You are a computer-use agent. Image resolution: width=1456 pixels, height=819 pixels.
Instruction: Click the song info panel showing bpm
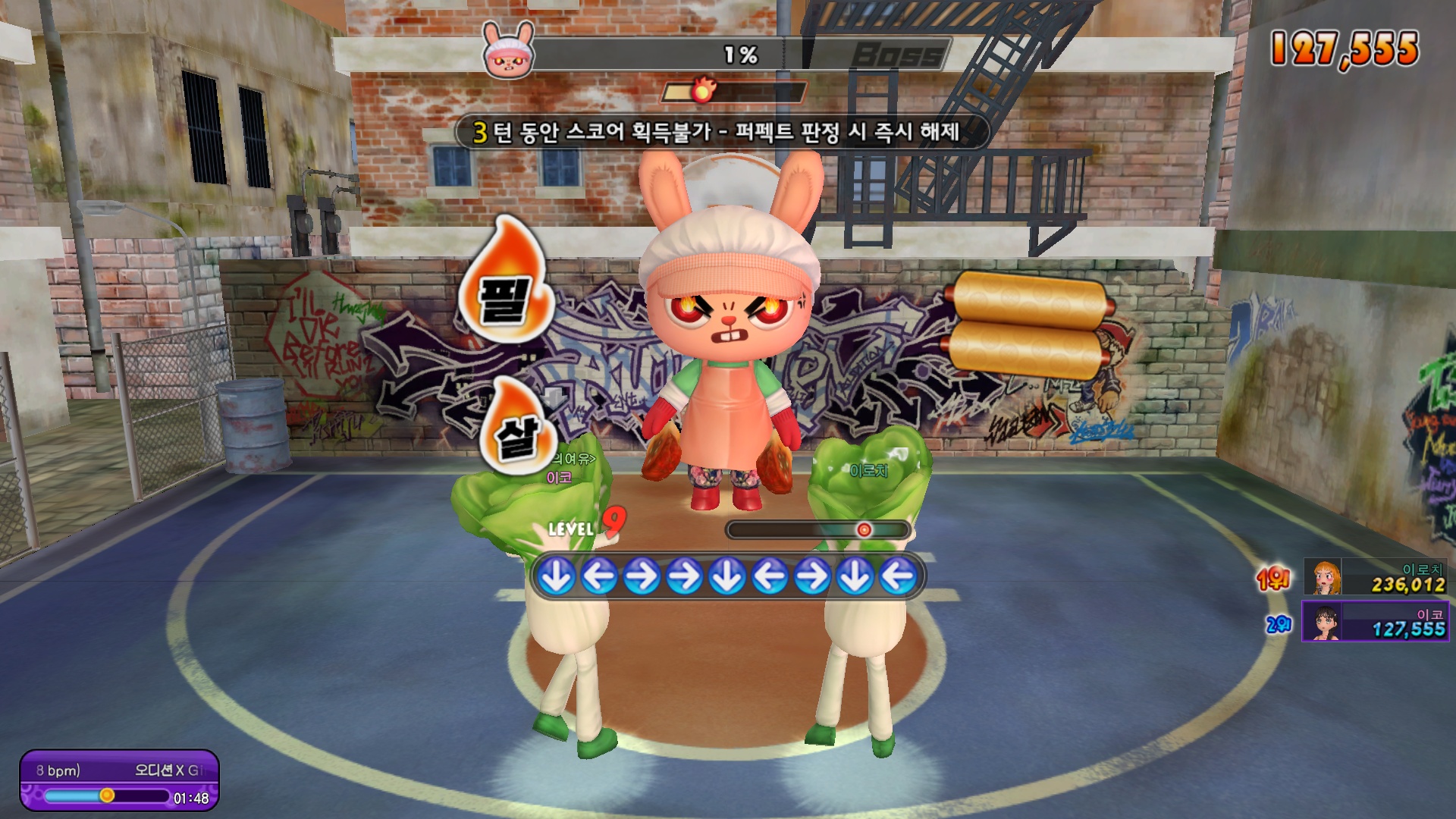coord(119,780)
